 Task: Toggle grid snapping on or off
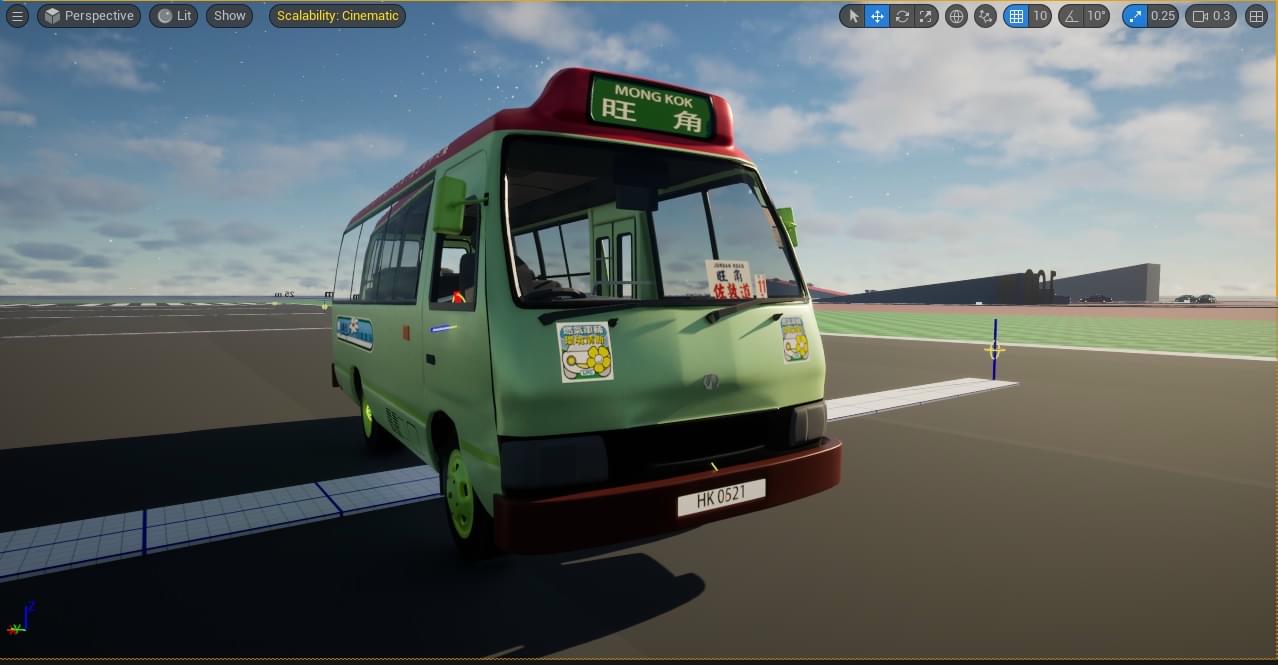click(x=1016, y=16)
